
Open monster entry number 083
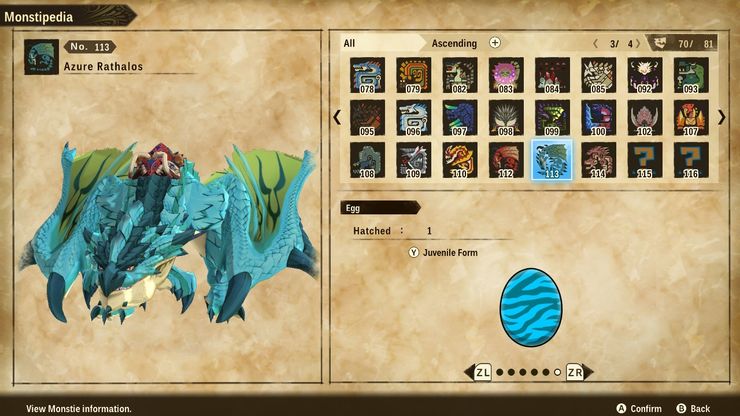506,75
